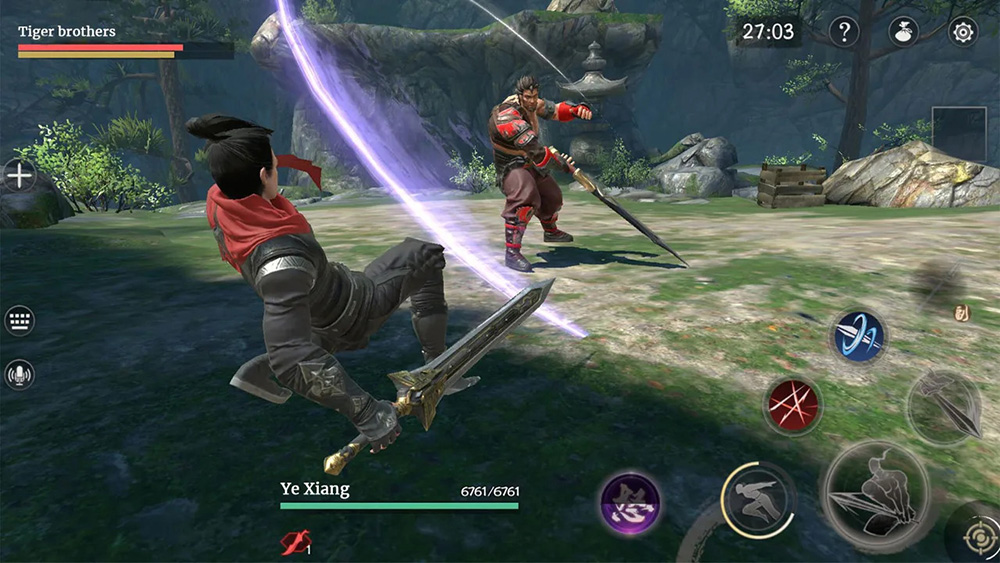Select the red buff status icon
This screenshot has width=1000, height=563.
(x=296, y=541)
